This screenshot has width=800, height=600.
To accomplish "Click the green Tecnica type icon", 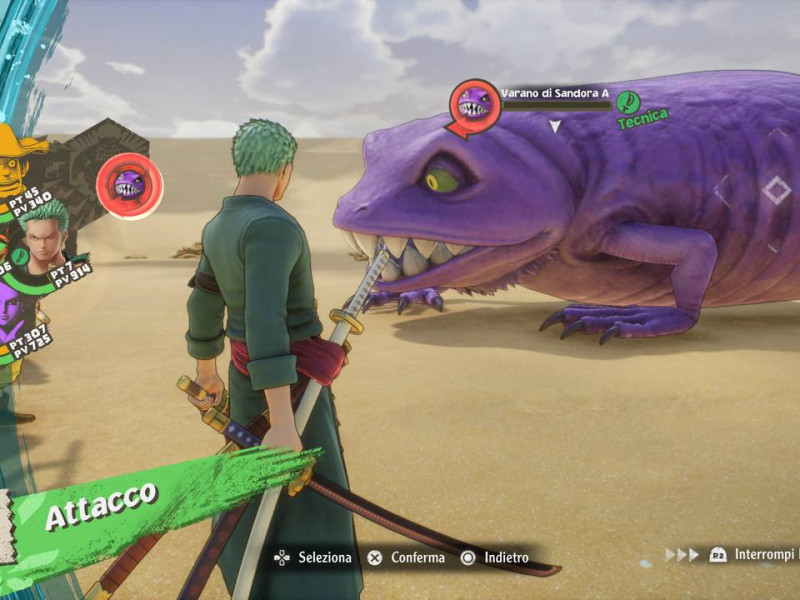I will (x=628, y=102).
